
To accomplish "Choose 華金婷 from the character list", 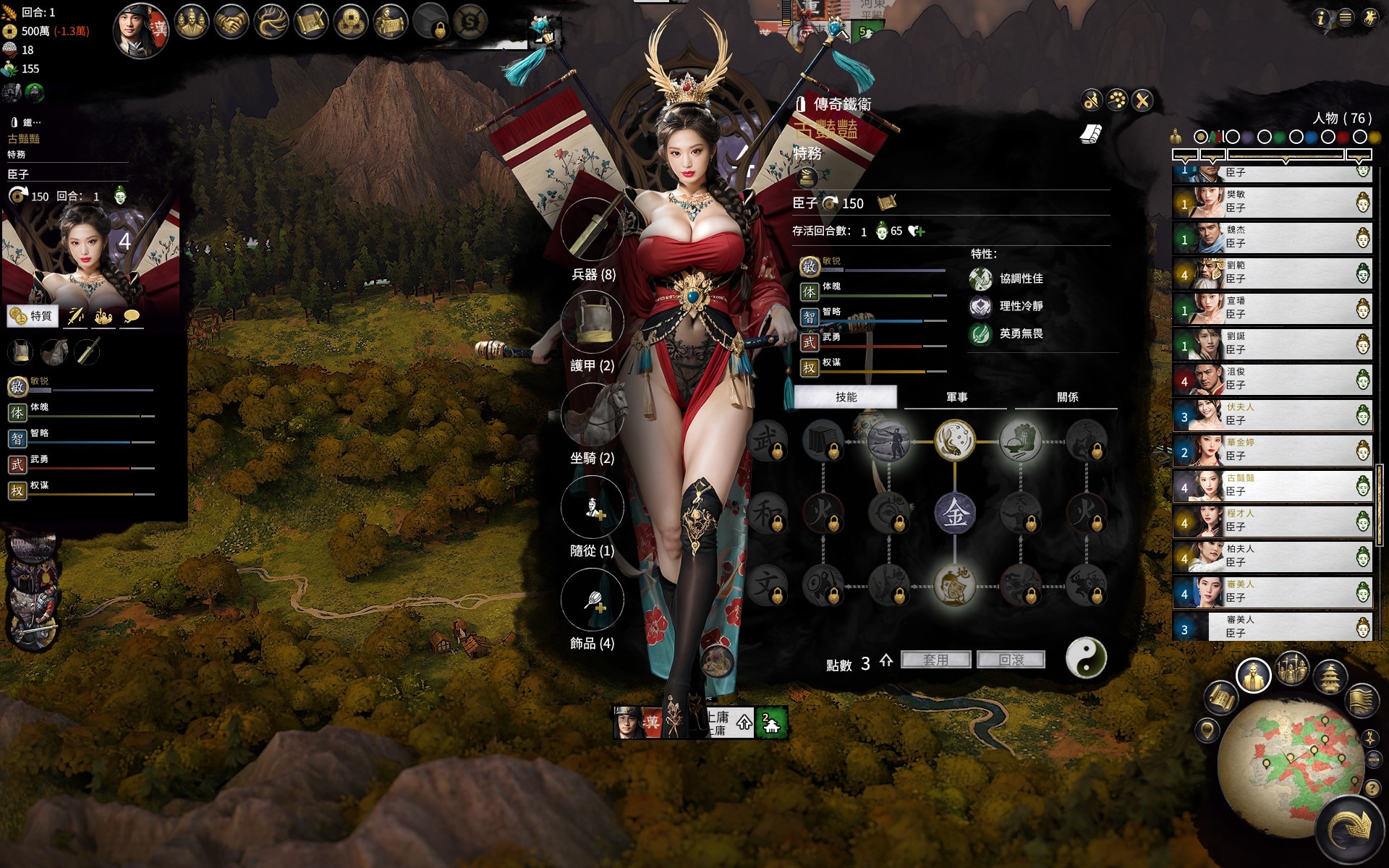I will point(1272,451).
